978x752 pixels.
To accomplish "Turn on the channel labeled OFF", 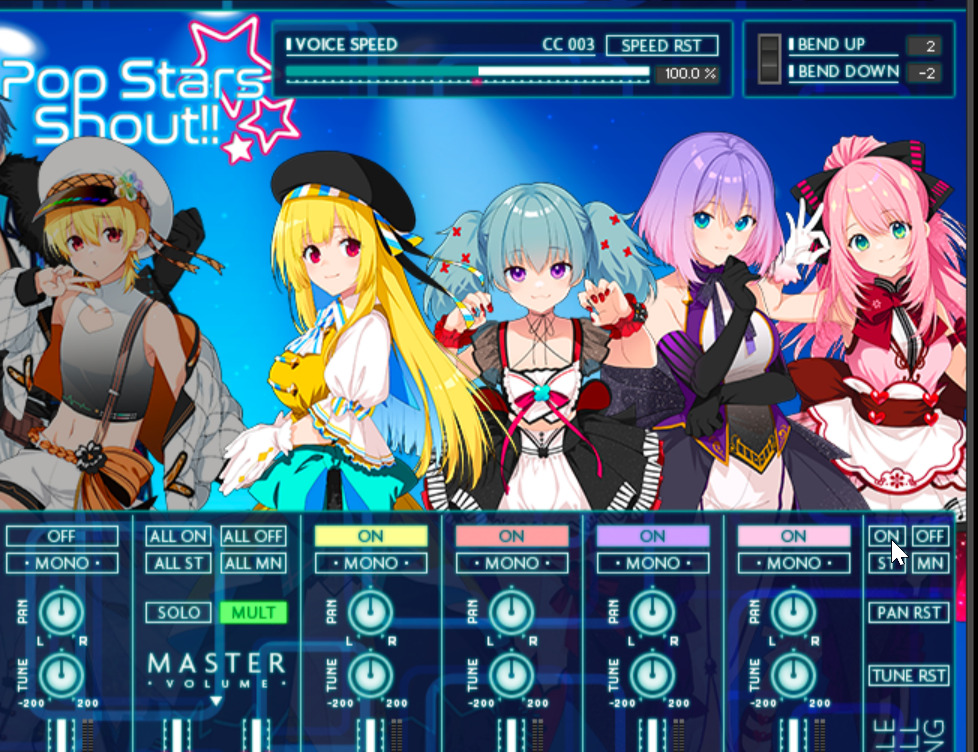I will (62, 536).
